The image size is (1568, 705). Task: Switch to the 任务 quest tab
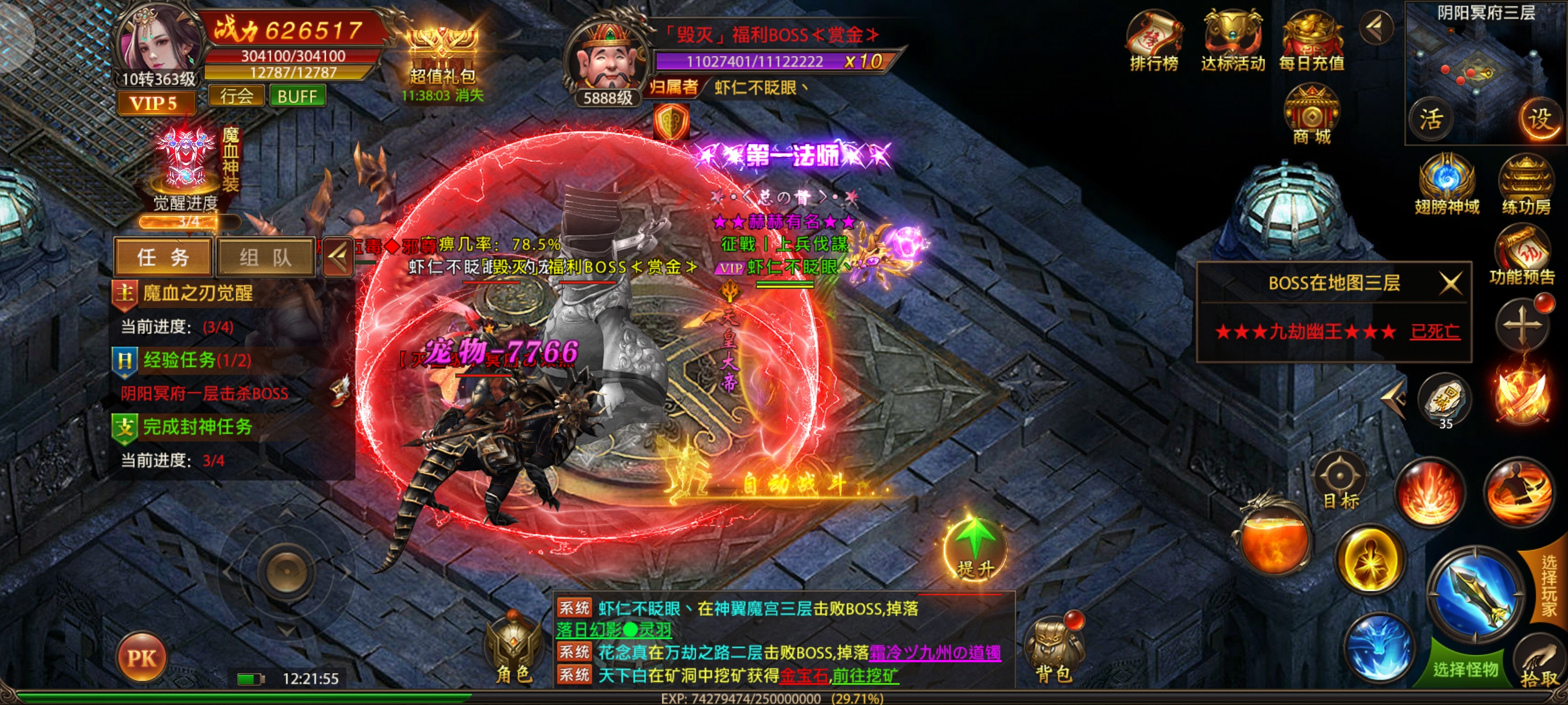tap(163, 257)
